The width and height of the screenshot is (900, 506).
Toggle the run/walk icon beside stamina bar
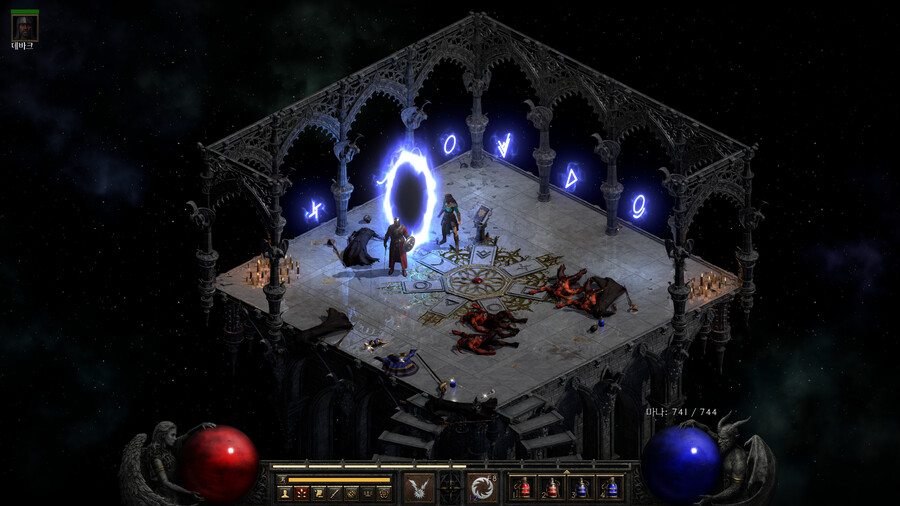pos(282,480)
